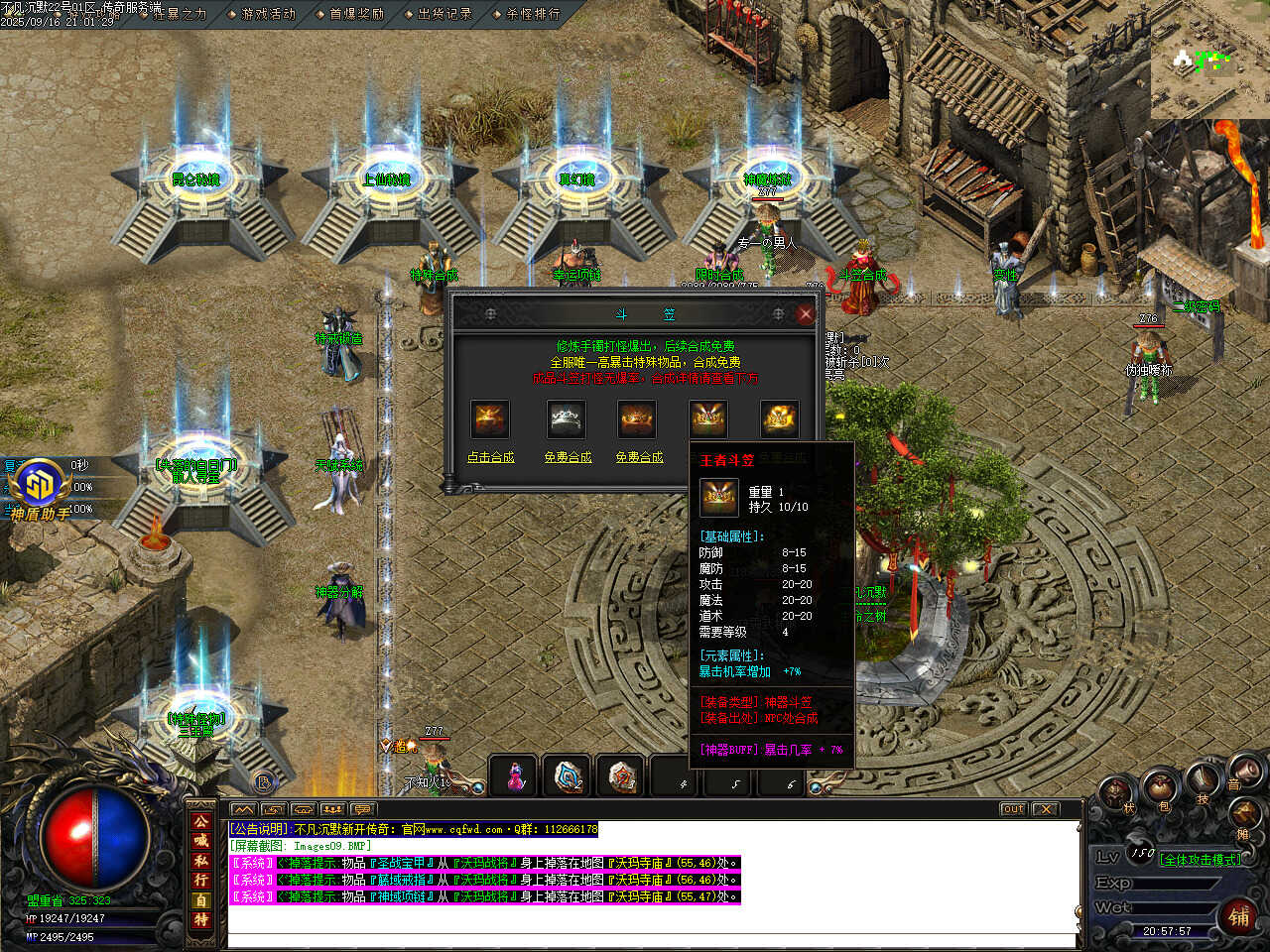This screenshot has height=952, width=1270.
Task: Close the 斗笠 crafting window
Action: pyautogui.click(x=805, y=314)
